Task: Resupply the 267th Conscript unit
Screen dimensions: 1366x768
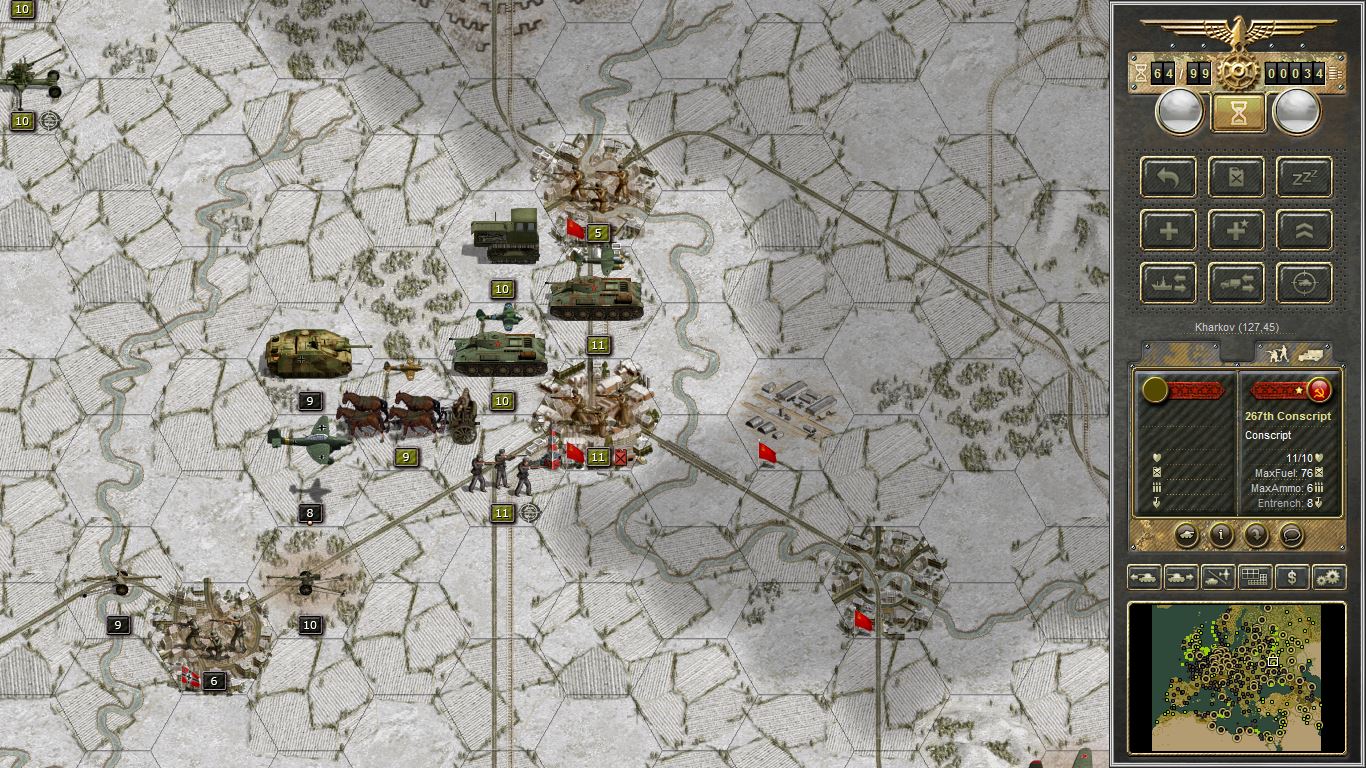Action: coord(1236,178)
